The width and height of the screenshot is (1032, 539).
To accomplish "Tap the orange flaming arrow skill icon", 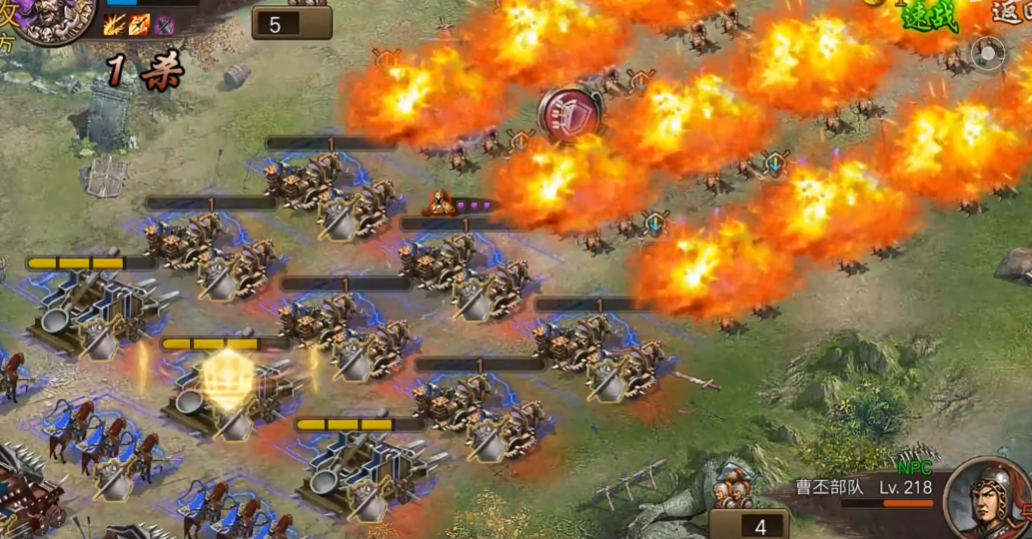I will tap(138, 26).
